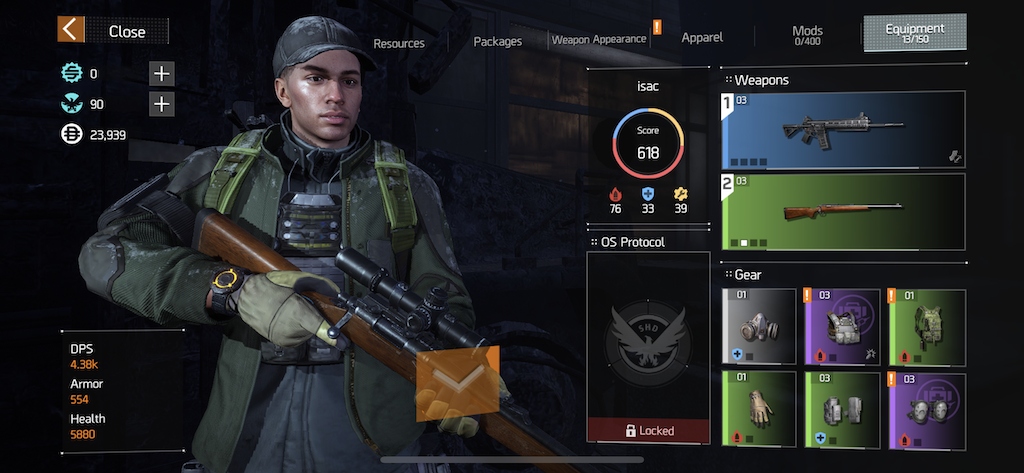
Task: Select the green gloves gear slot
Action: tap(758, 409)
